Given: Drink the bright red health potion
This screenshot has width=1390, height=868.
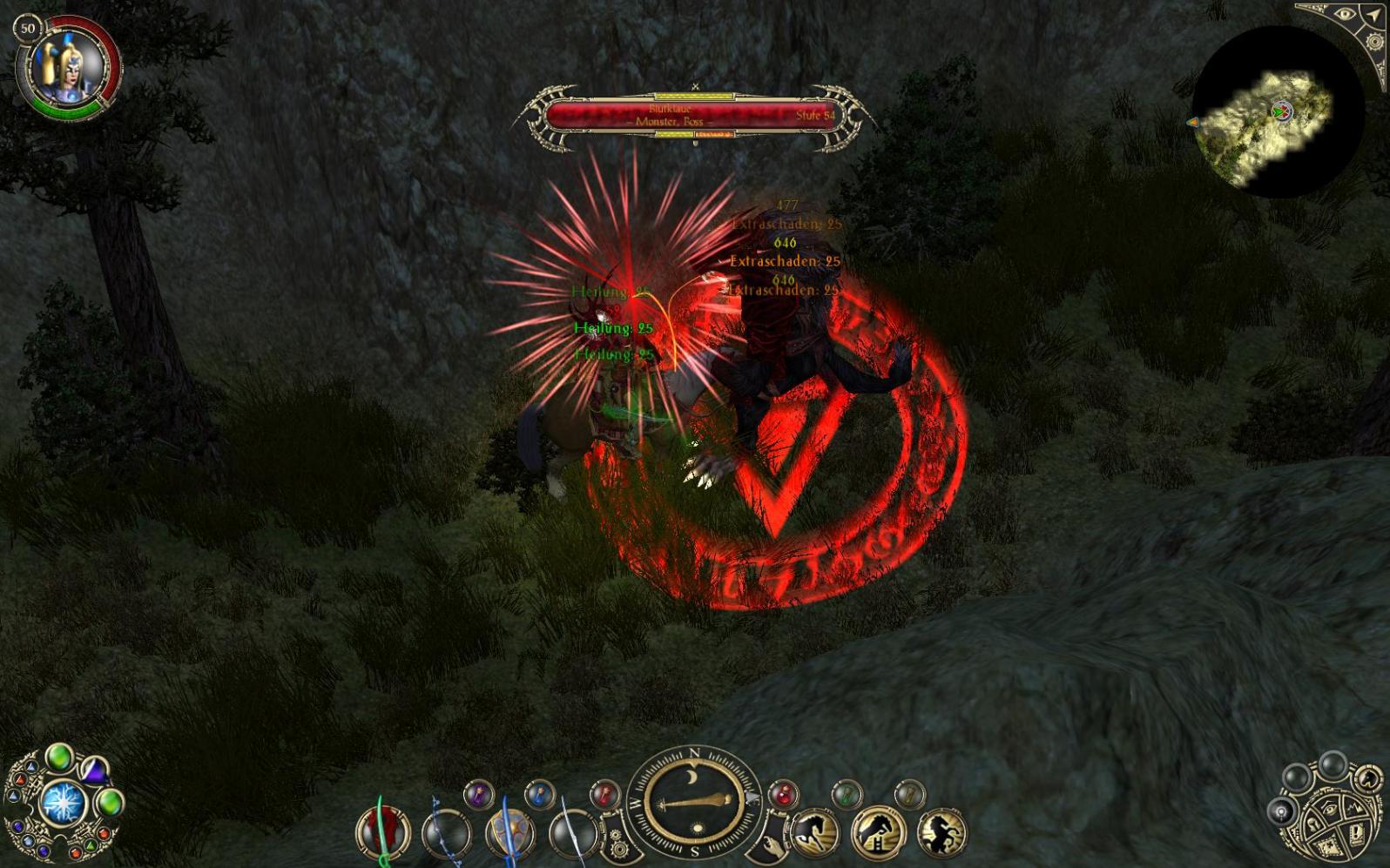Looking at the screenshot, I should [x=783, y=794].
